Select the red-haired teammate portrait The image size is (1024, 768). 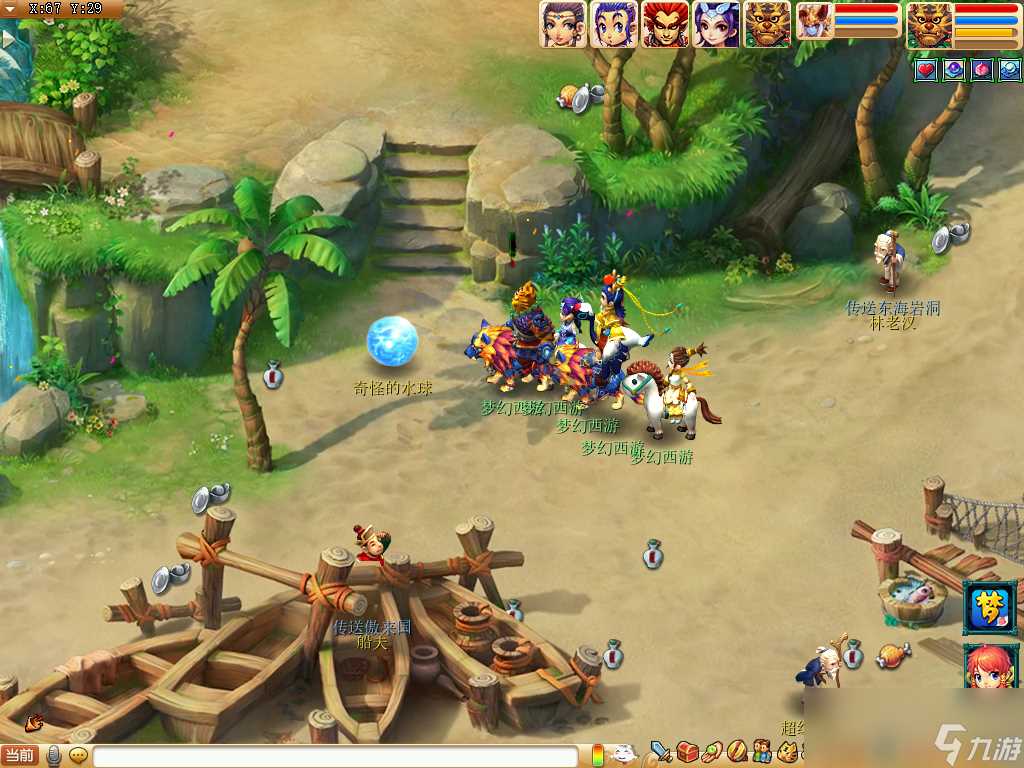click(x=665, y=24)
